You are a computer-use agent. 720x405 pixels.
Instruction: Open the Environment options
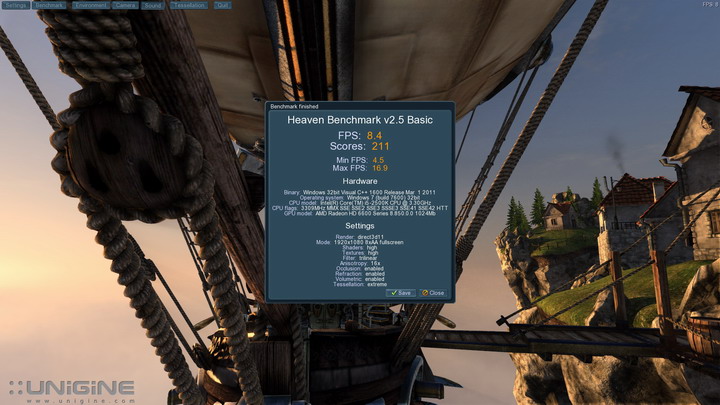(x=89, y=5)
